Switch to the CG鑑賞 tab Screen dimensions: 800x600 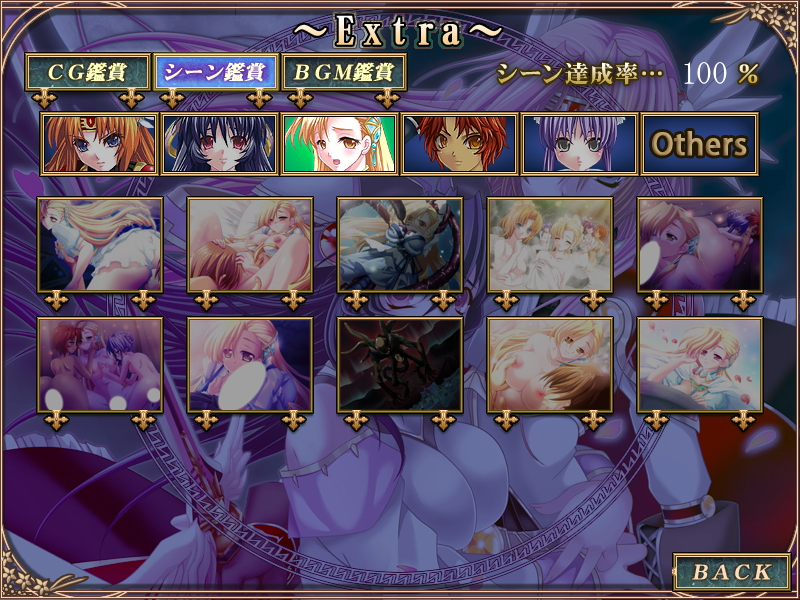pos(88,72)
